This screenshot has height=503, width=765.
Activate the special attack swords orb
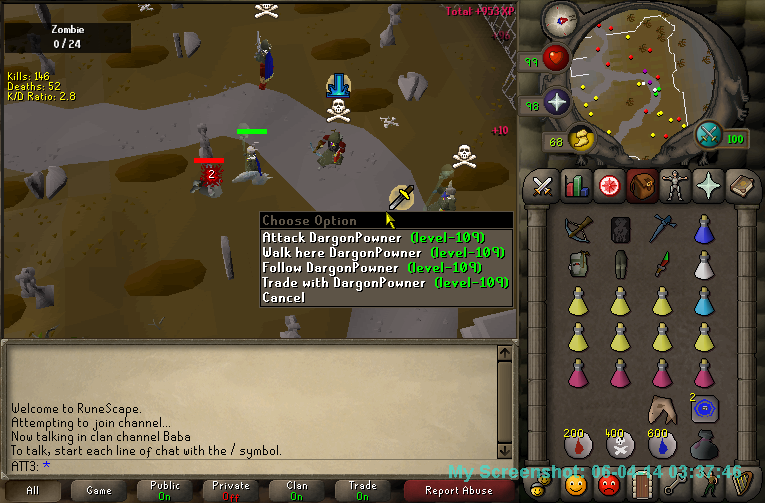click(x=709, y=133)
